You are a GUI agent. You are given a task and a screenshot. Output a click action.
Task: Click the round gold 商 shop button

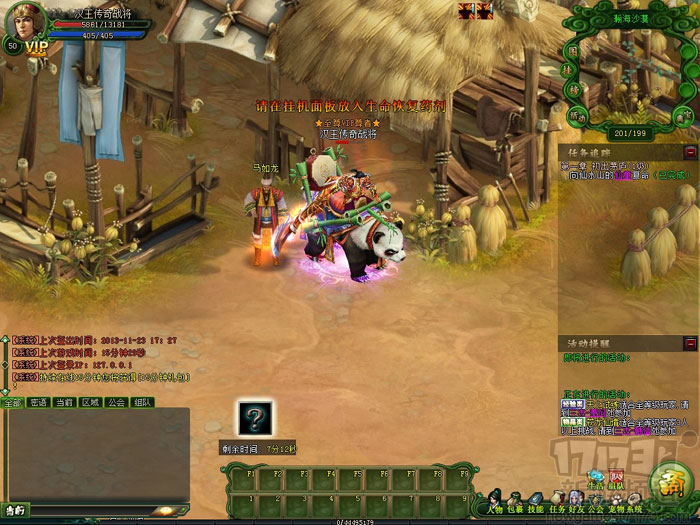point(667,485)
